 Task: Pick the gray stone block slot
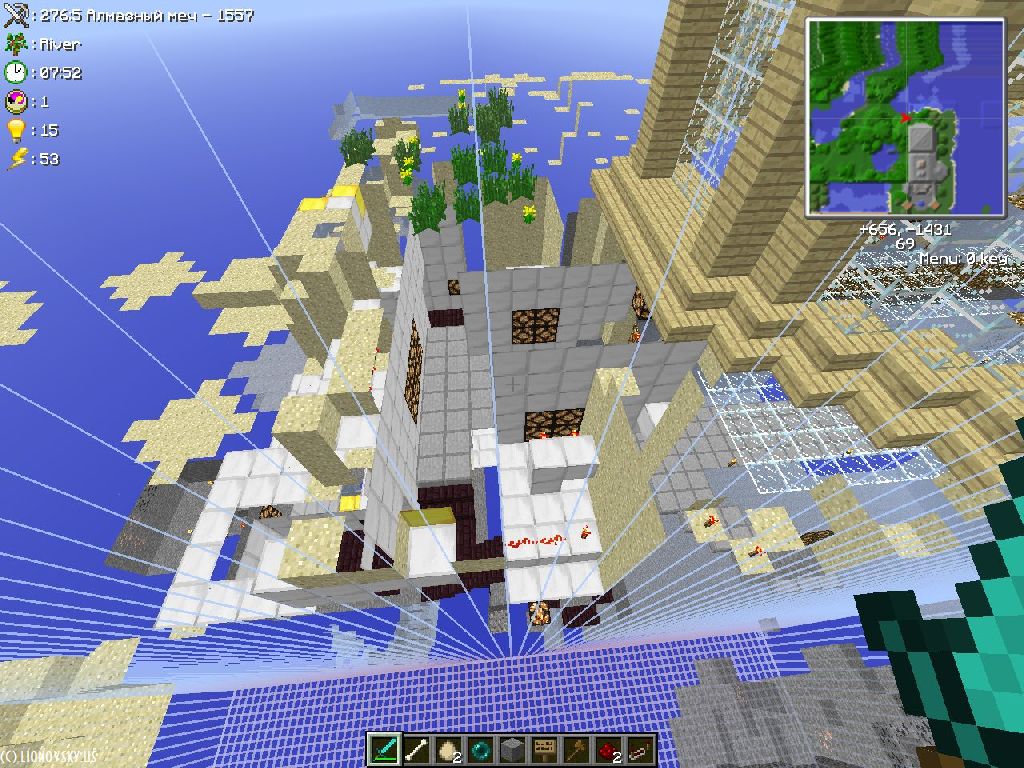512,749
